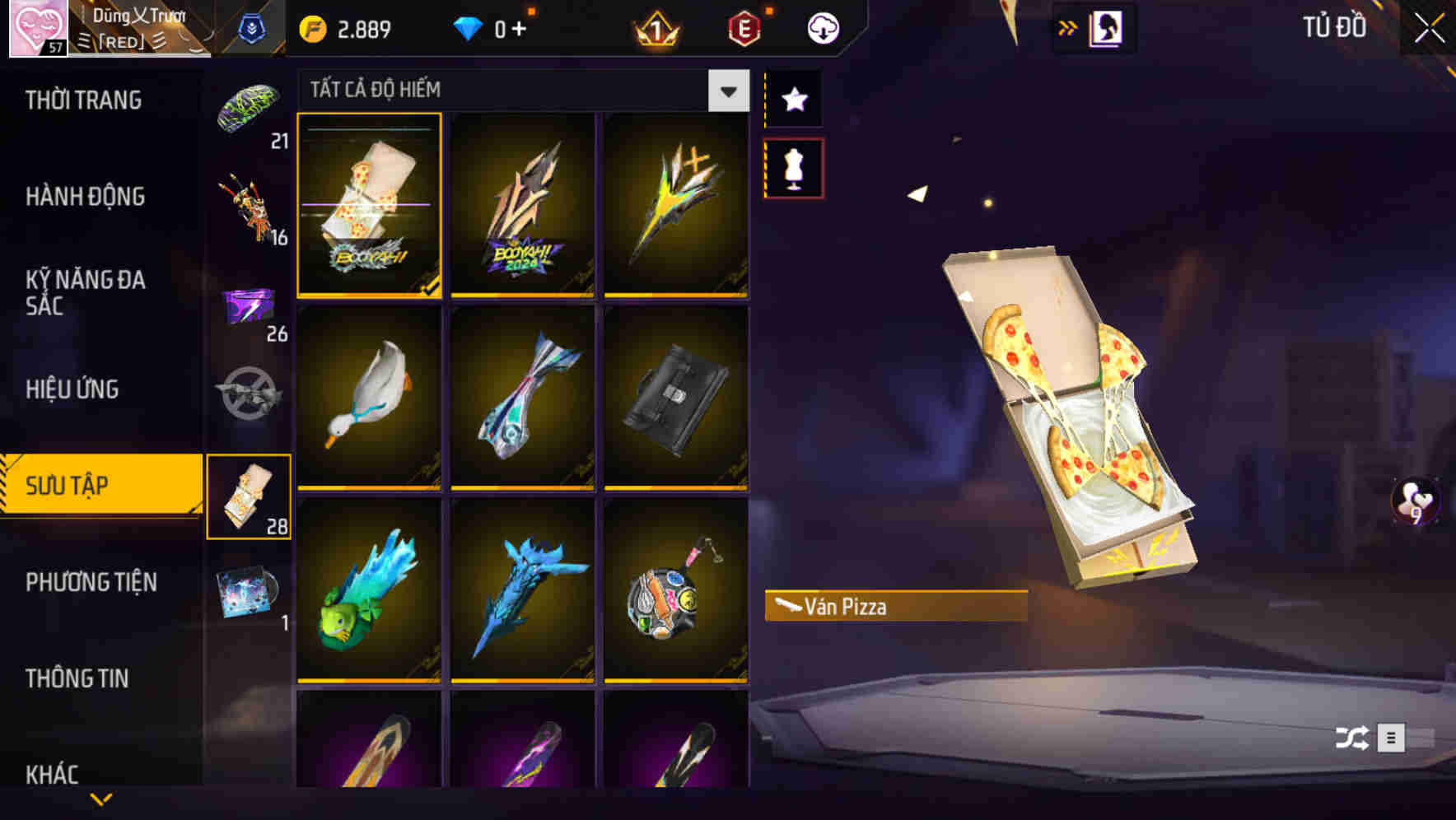Screen dimensions: 1456x820
Task: Open the PHƯƠNG TIỆN section
Action: [91, 581]
